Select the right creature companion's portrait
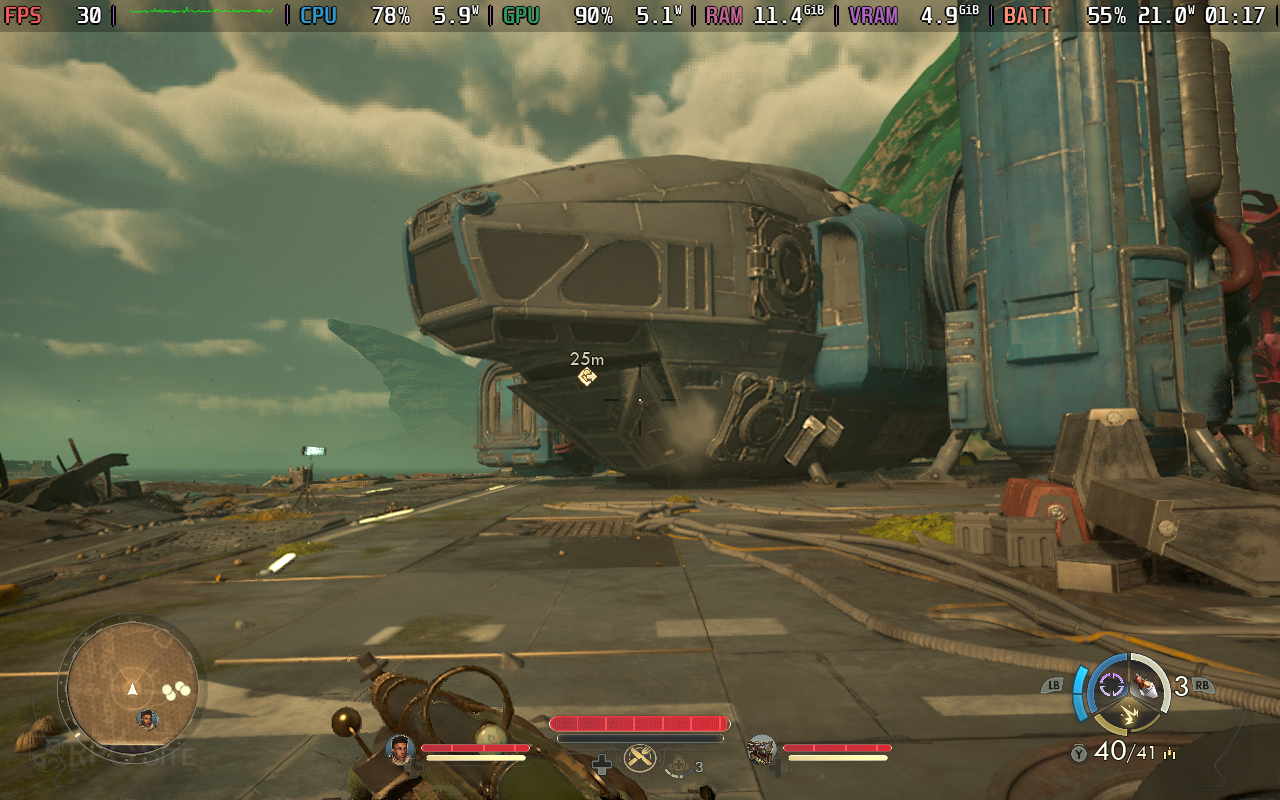The width and height of the screenshot is (1280, 800). 761,749
